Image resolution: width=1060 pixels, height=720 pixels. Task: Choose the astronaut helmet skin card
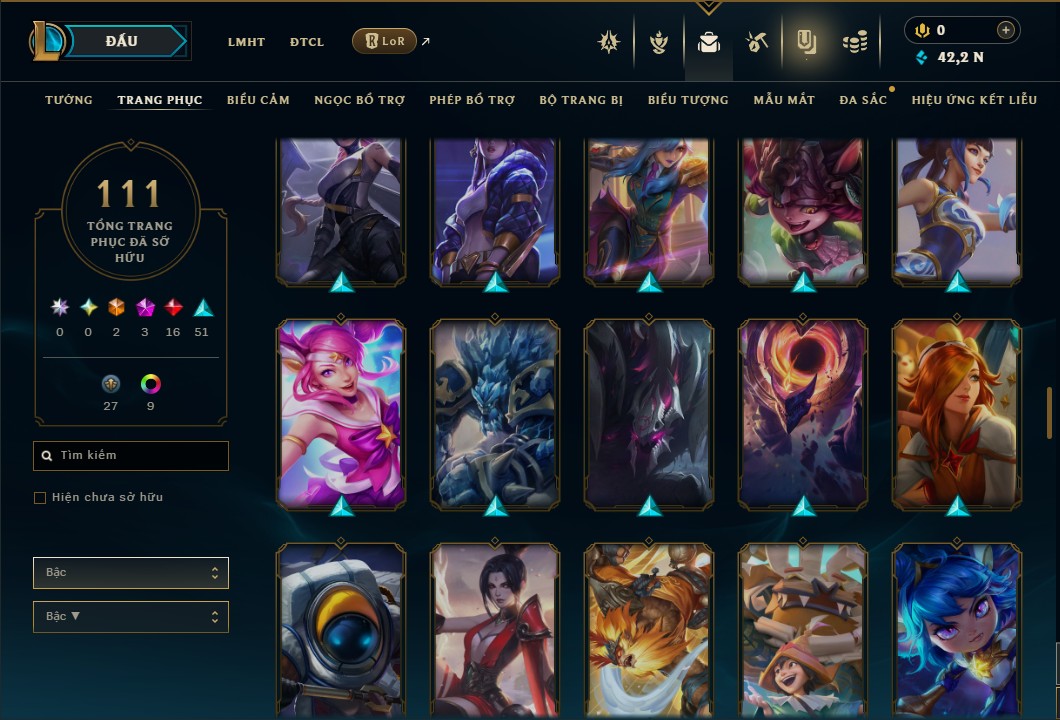[x=342, y=632]
